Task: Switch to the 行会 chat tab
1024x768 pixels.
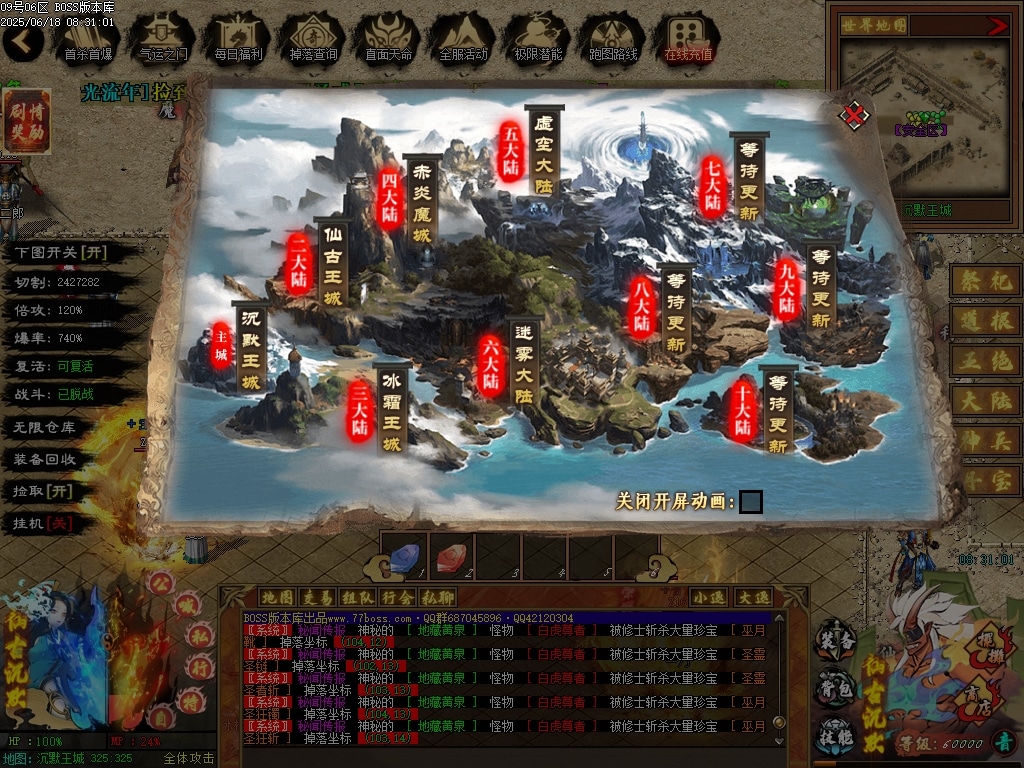Action: (x=397, y=597)
